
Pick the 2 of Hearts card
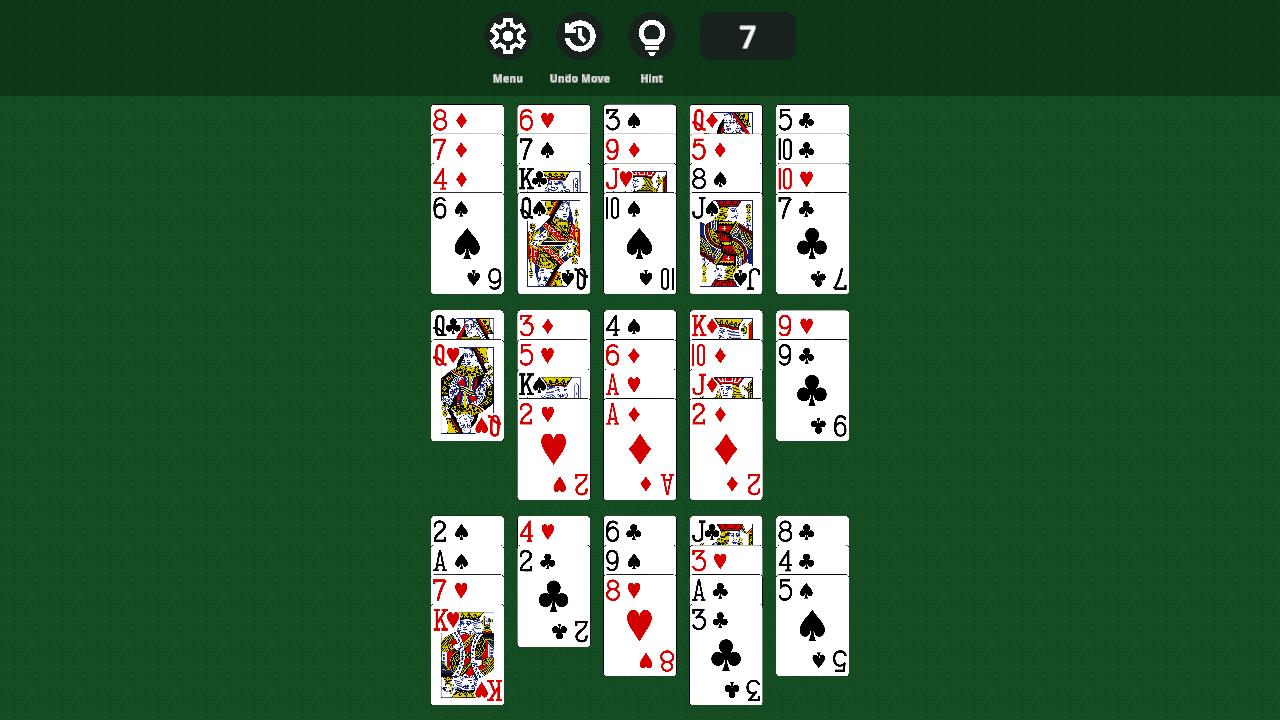[553, 450]
